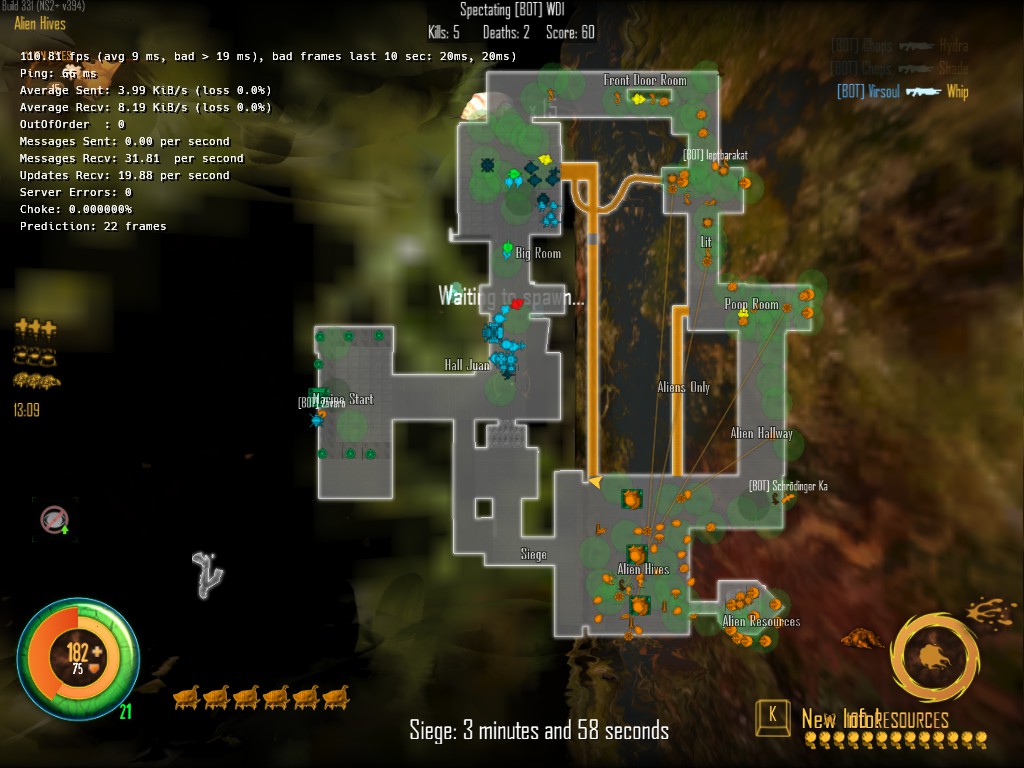This screenshot has width=1024, height=768.
Task: Select the Schrödinger Ka bot map marker
Action: (x=787, y=487)
